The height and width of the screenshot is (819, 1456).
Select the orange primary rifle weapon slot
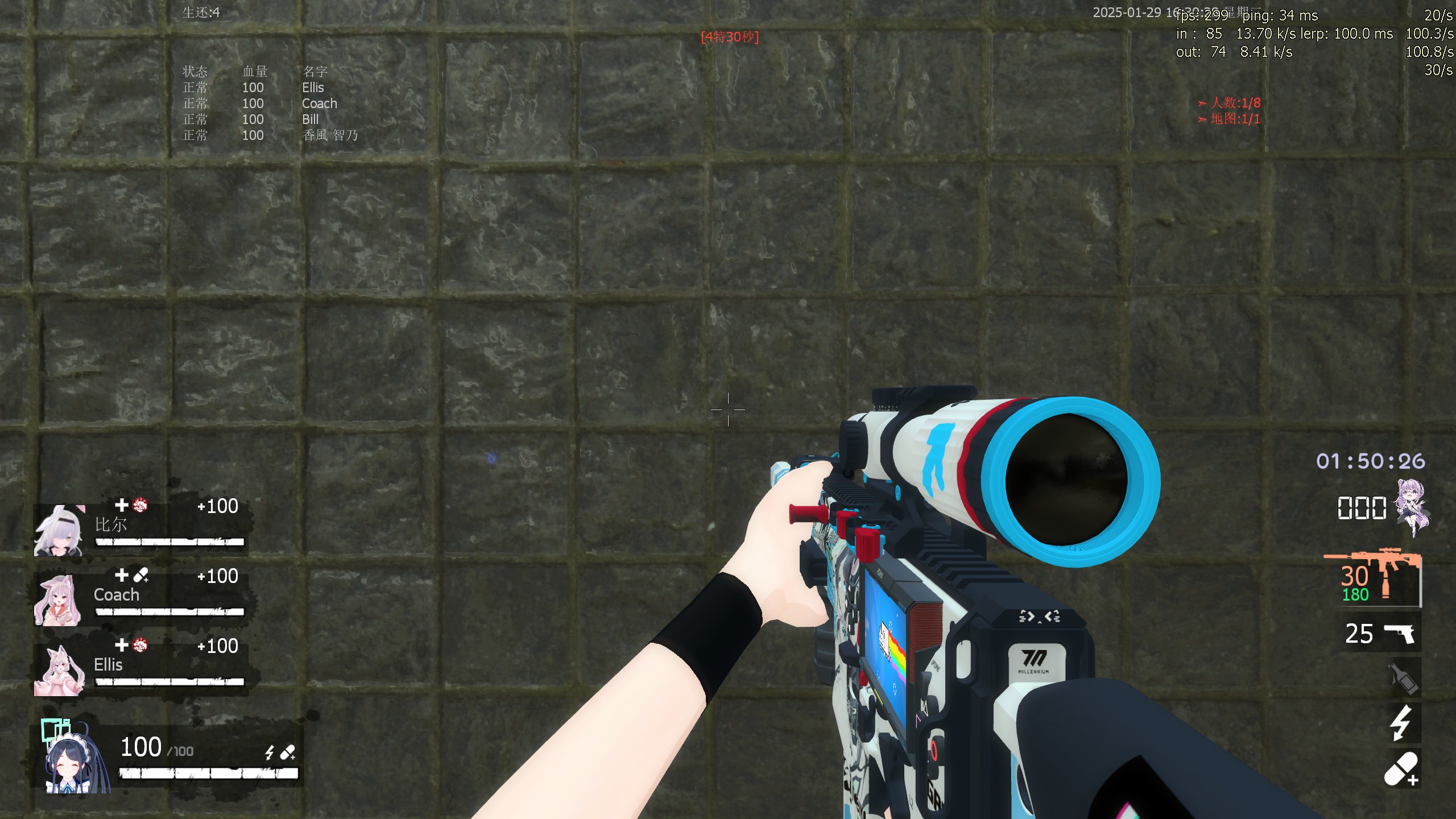point(1374,579)
